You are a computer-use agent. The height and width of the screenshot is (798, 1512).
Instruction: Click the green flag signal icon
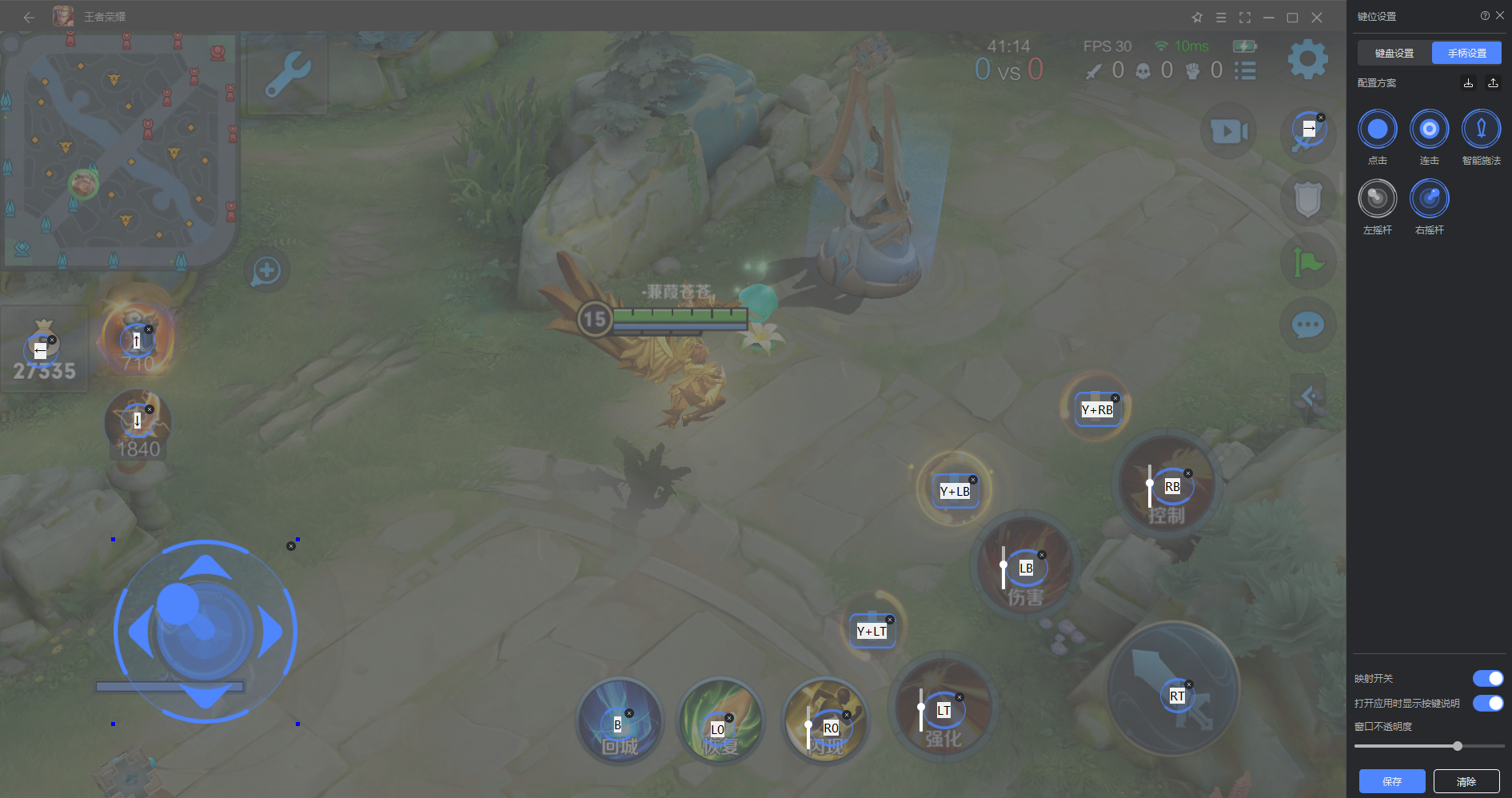click(x=1307, y=261)
